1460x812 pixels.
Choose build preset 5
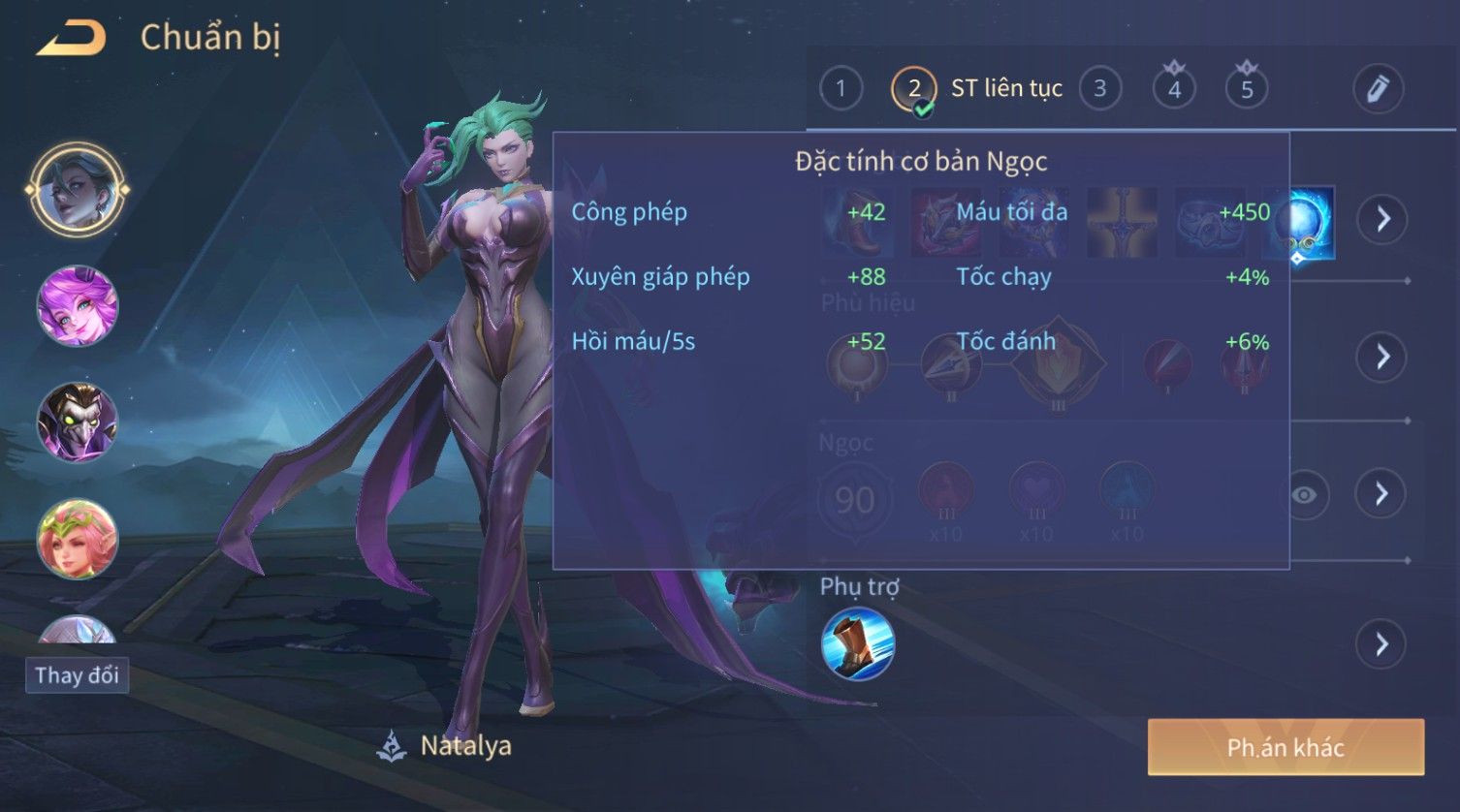[x=1247, y=89]
